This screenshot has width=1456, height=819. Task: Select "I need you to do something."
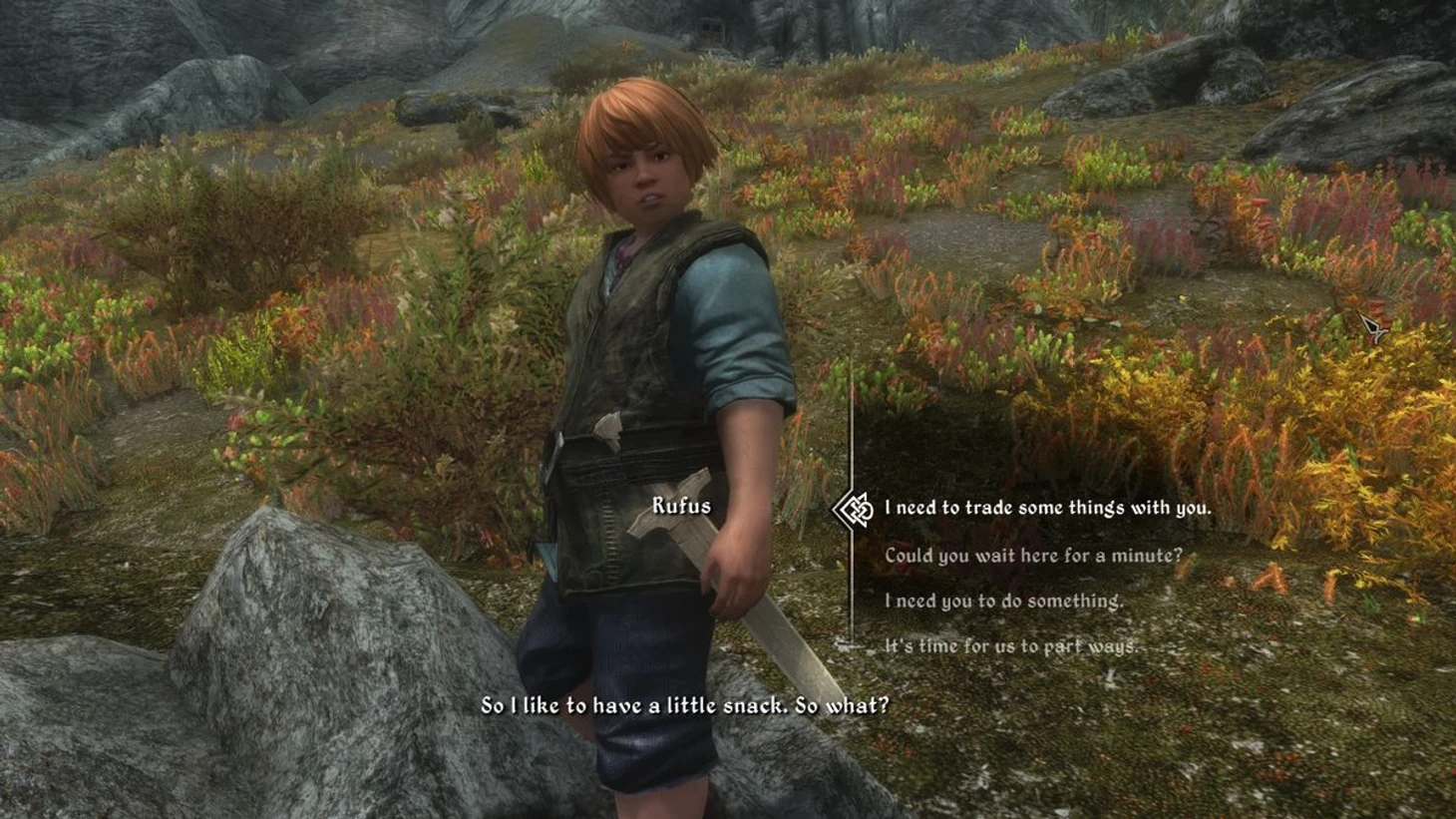pyautogui.click(x=1003, y=601)
